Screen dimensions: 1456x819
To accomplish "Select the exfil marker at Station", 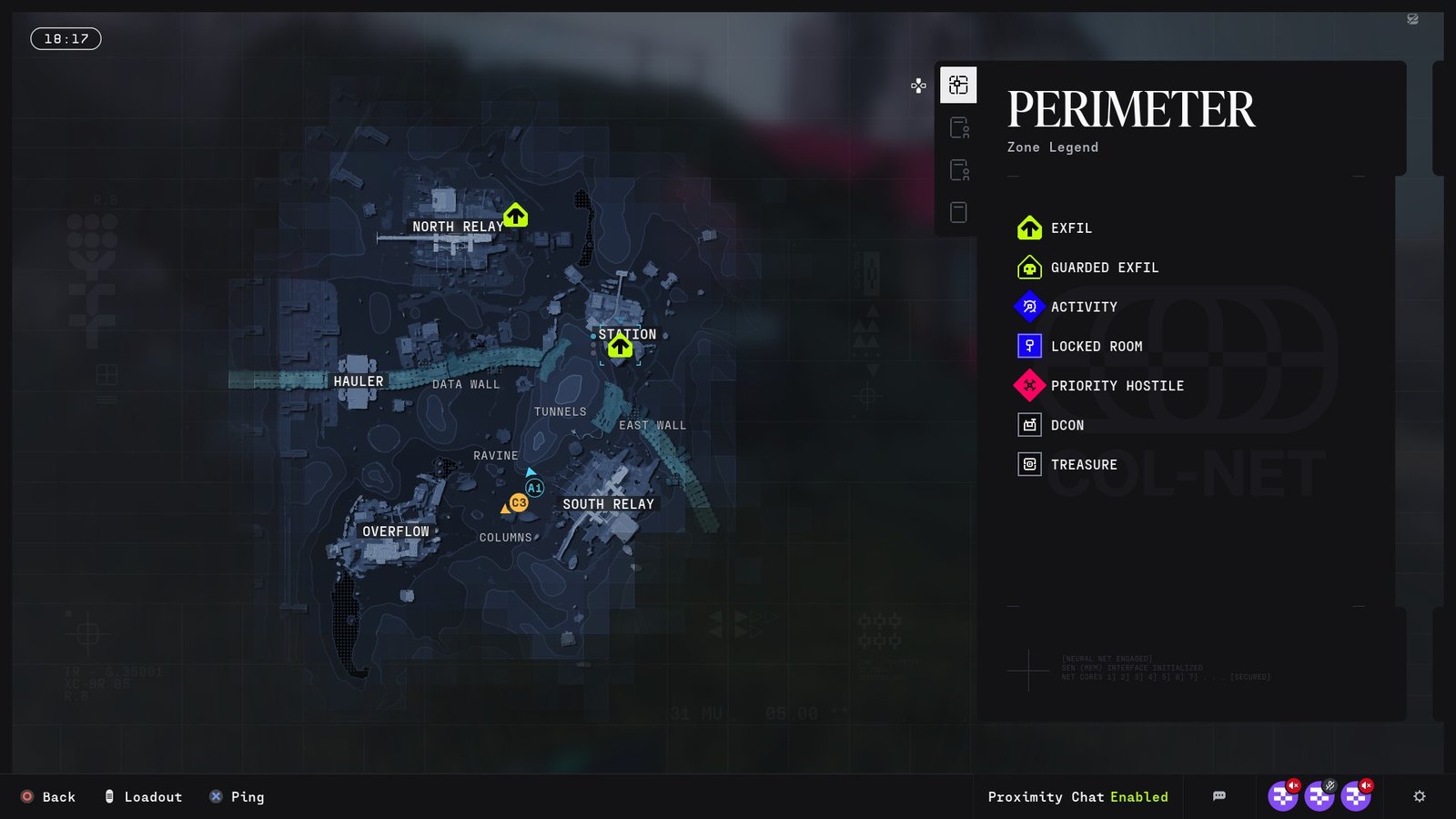I will tap(621, 347).
